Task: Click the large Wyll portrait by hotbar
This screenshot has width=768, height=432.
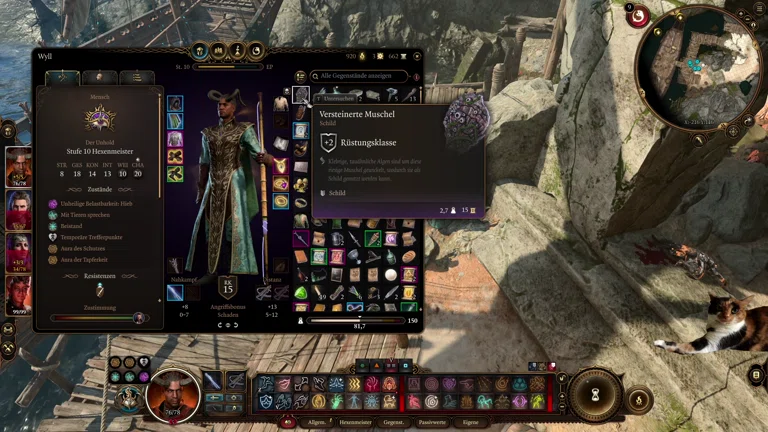Action: coord(172,394)
